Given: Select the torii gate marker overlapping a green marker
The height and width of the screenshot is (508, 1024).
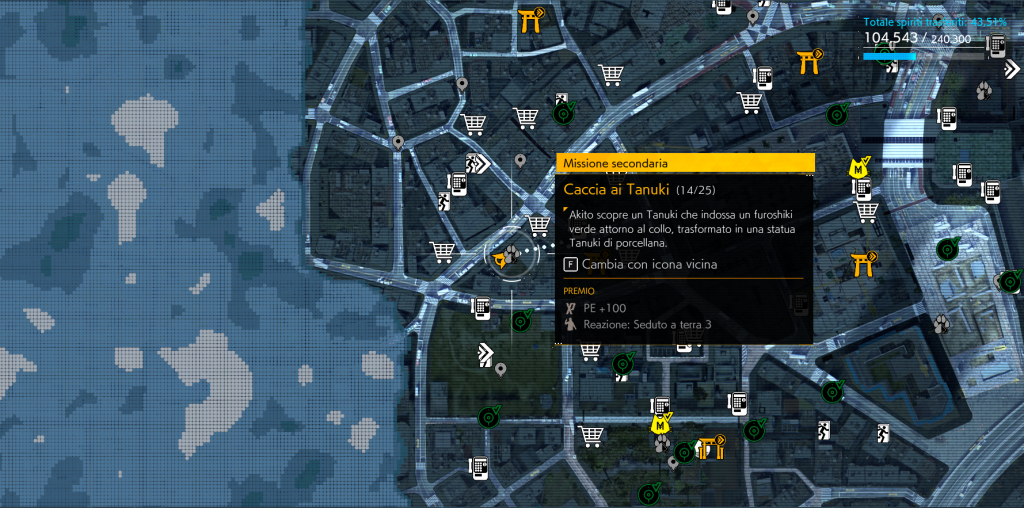Looking at the screenshot, I should [x=711, y=446].
